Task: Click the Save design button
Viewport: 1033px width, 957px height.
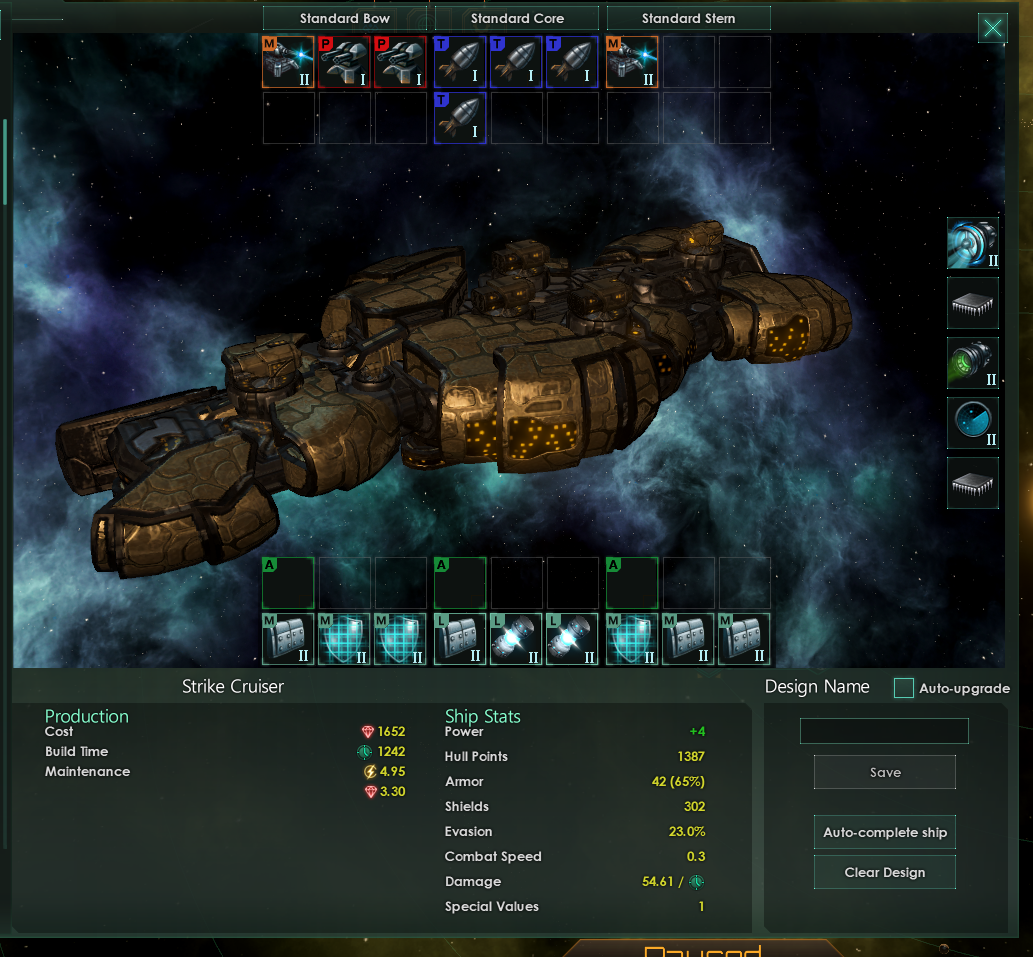Action: pyautogui.click(x=884, y=772)
